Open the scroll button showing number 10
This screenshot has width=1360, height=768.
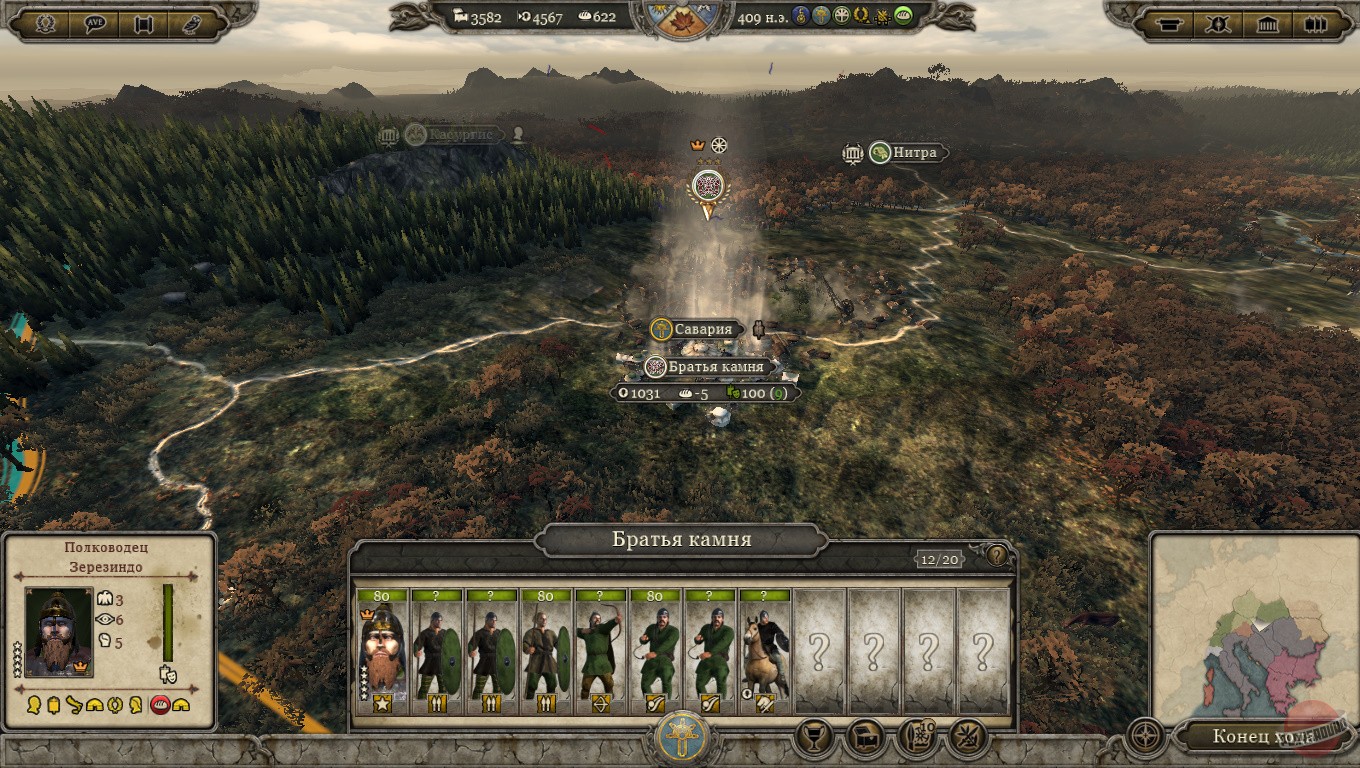pos(918,738)
